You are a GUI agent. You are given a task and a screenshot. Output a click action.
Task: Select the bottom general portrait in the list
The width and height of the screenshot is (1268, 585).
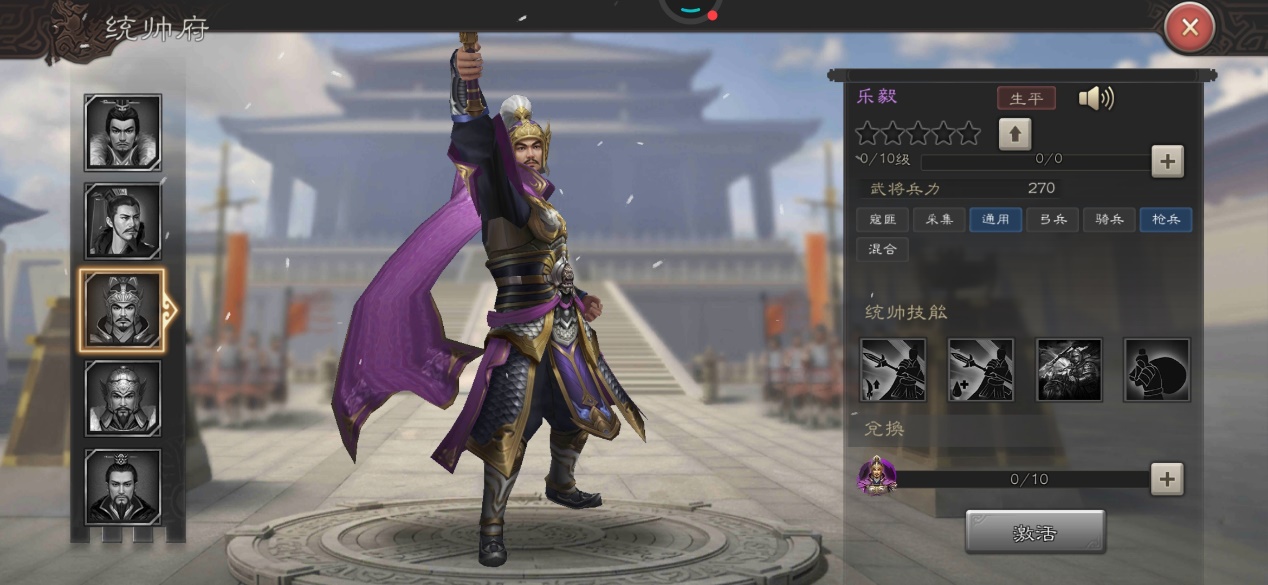click(x=123, y=487)
